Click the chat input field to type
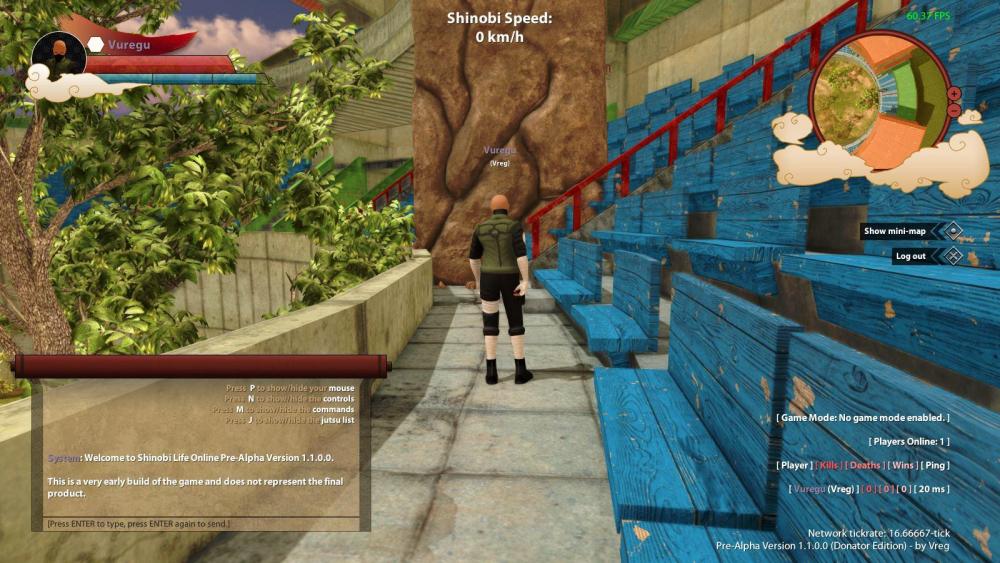This screenshot has height=563, width=1000. [200, 524]
